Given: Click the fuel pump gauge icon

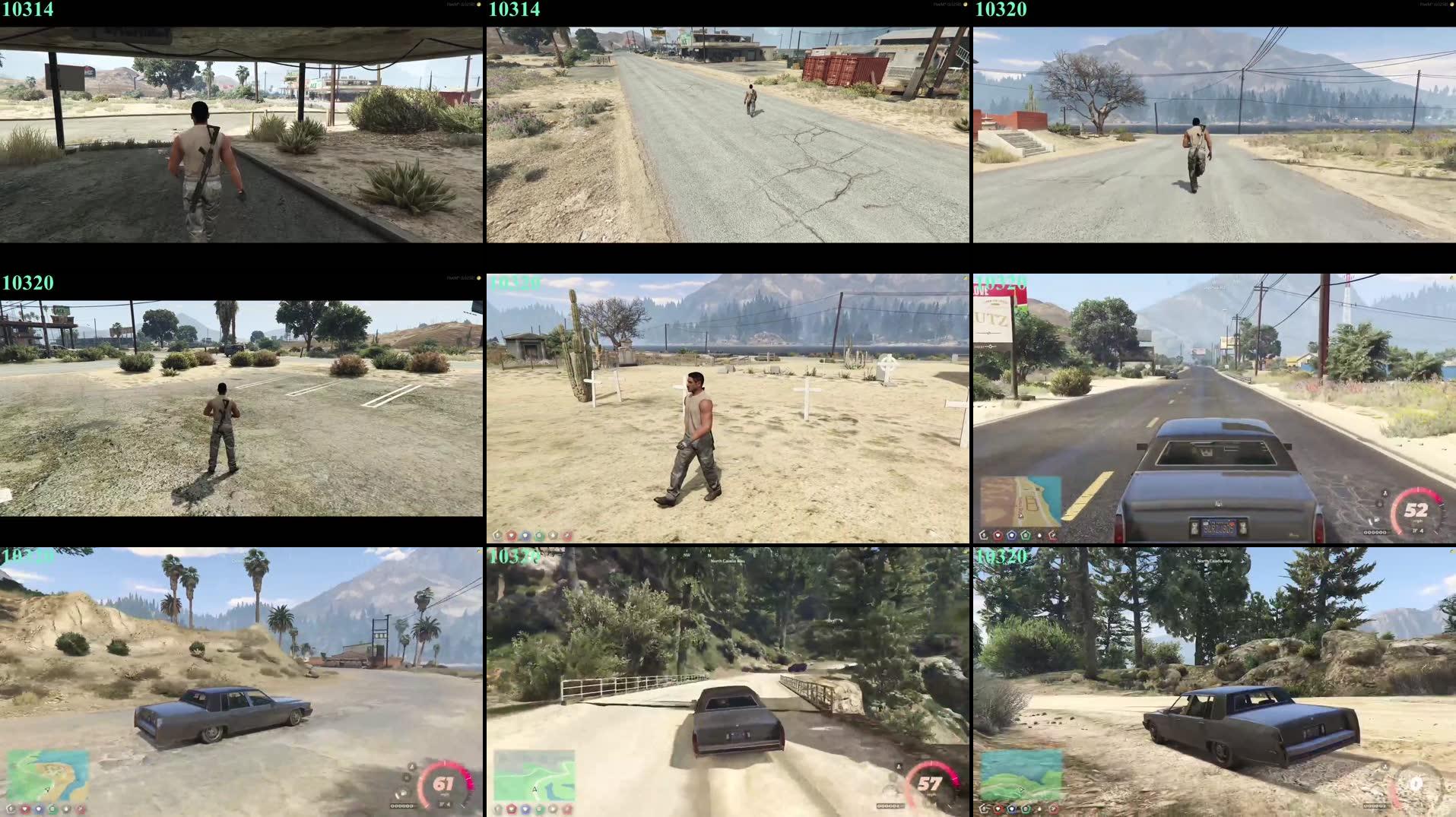Looking at the screenshot, I should pyautogui.click(x=1377, y=519).
